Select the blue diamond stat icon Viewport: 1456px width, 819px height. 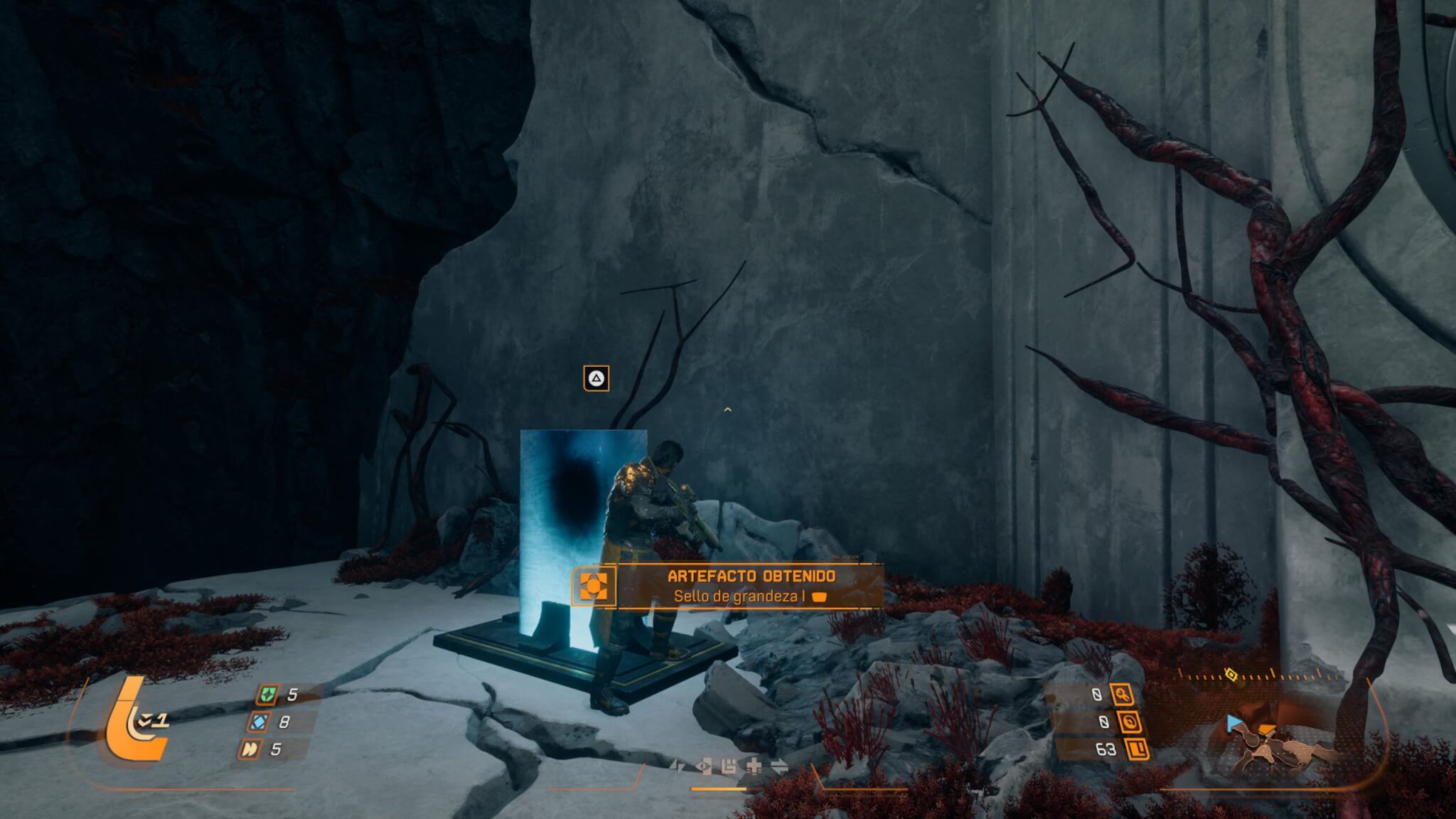click(x=257, y=722)
